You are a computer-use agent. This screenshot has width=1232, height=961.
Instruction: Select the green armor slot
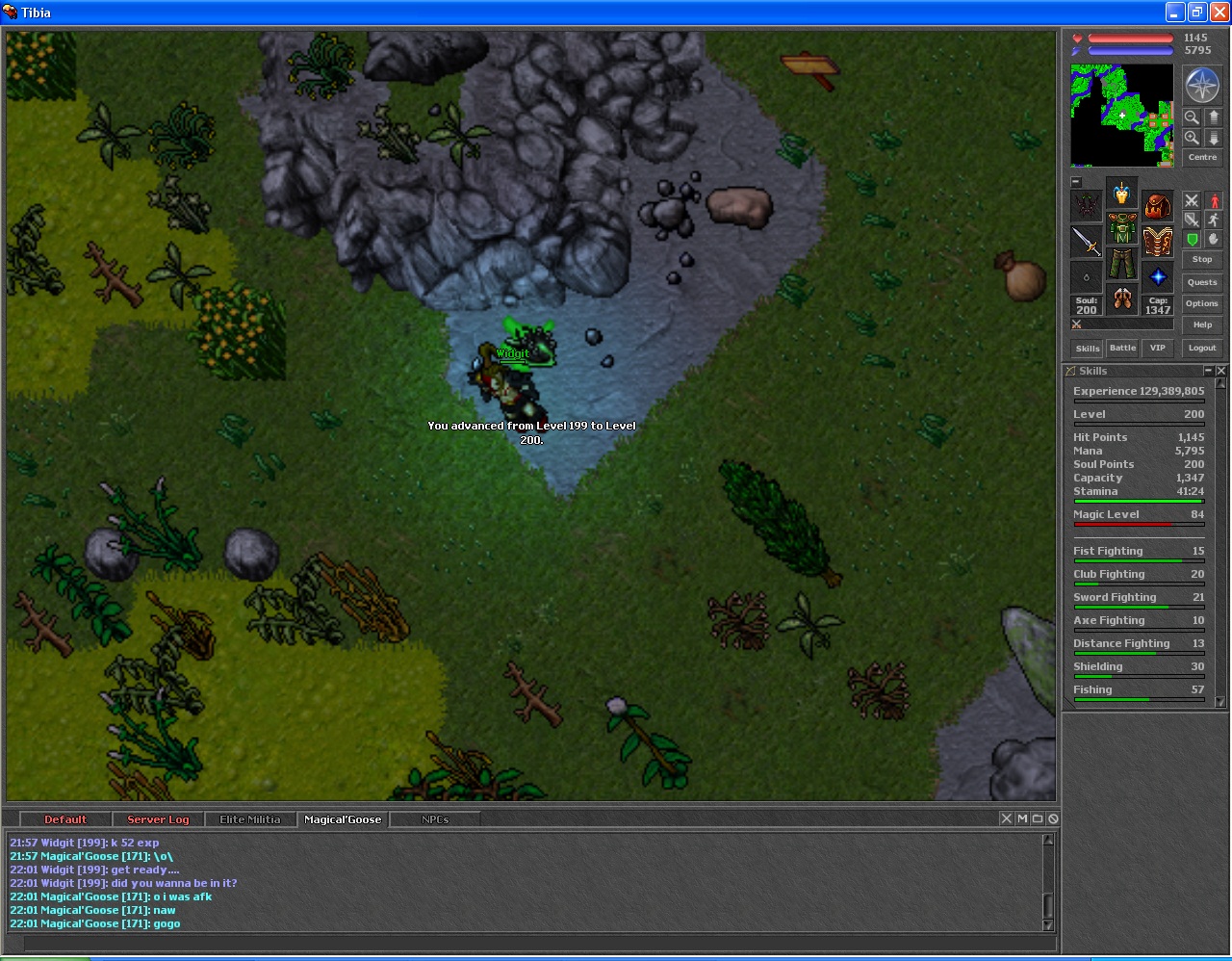coord(1122,229)
